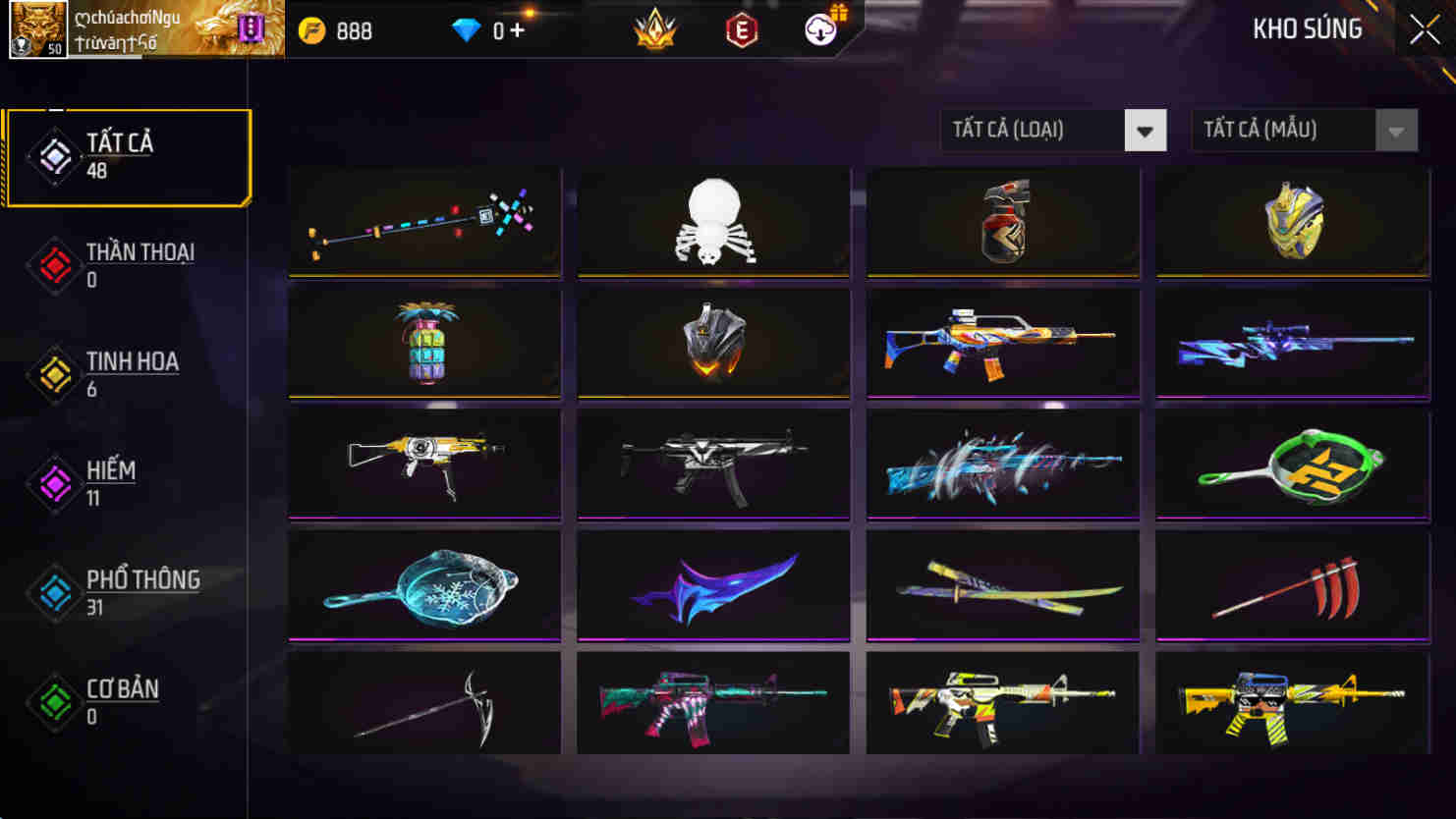Select the CƠ BẢN green rarity icon
This screenshot has width=1456, height=819.
click(x=54, y=705)
